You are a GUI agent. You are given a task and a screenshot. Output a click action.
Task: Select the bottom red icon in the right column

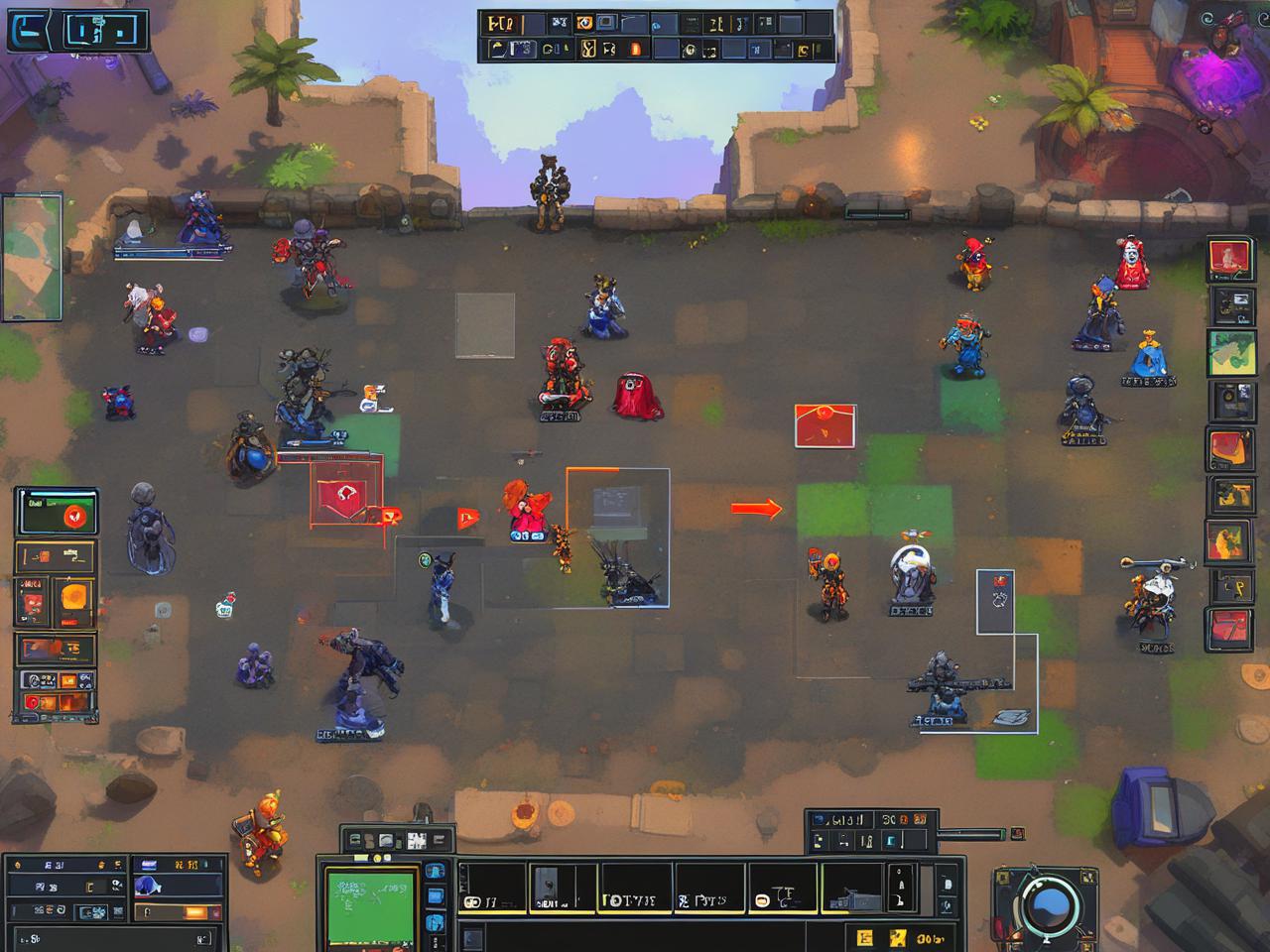(1229, 629)
